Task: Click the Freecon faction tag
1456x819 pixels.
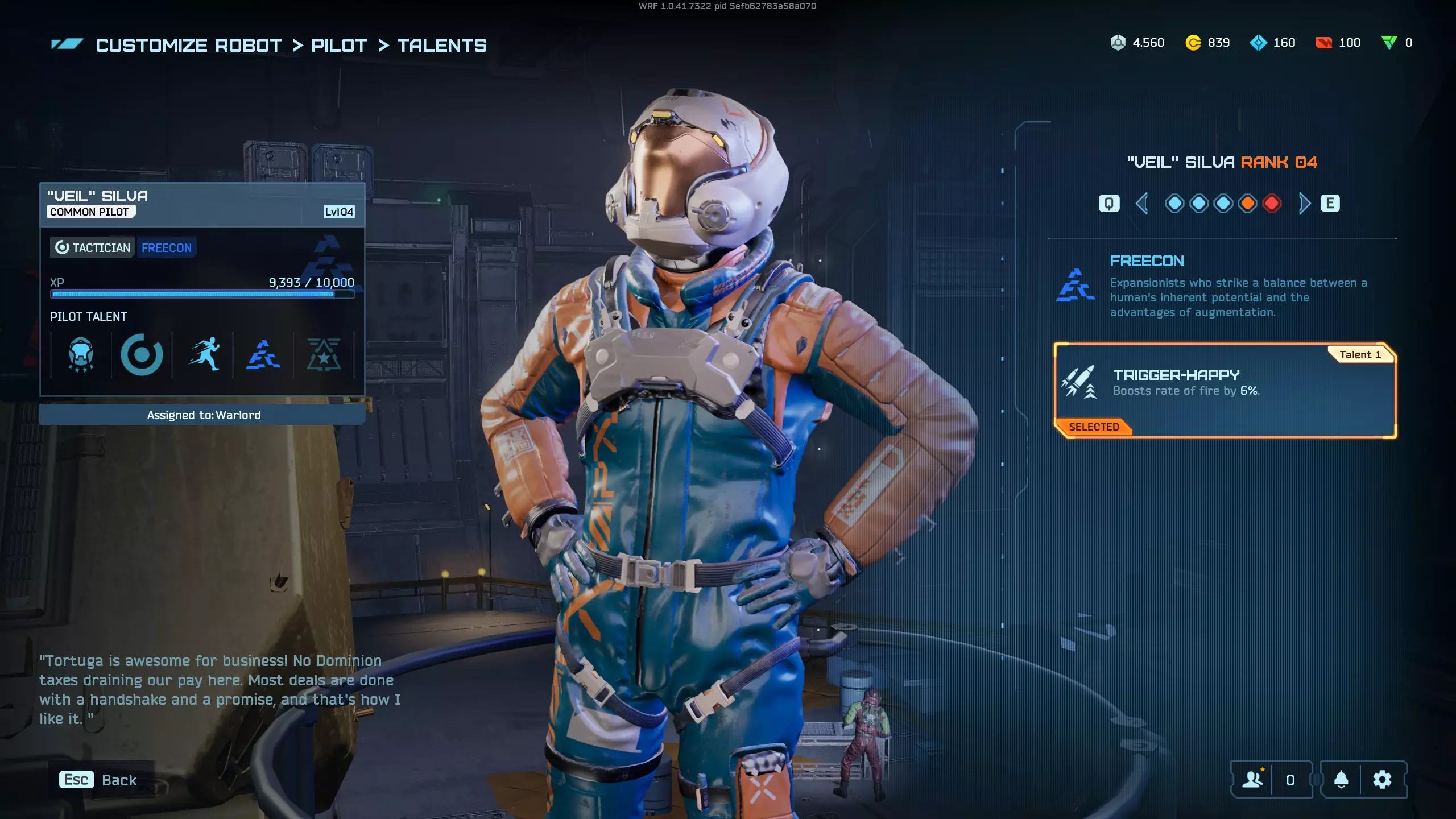Action: (167, 248)
